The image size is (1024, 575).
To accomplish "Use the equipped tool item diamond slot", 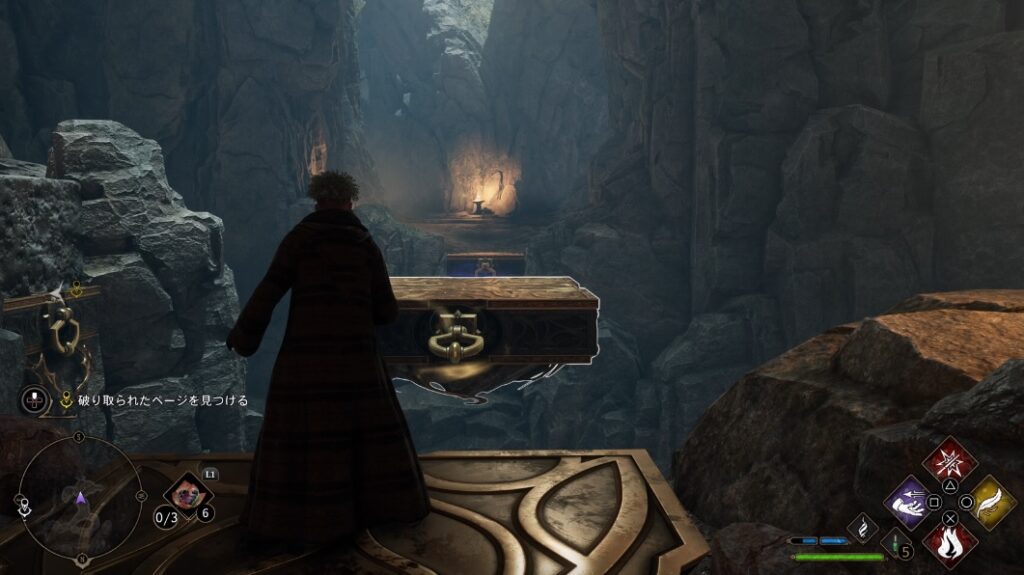I will click(187, 492).
